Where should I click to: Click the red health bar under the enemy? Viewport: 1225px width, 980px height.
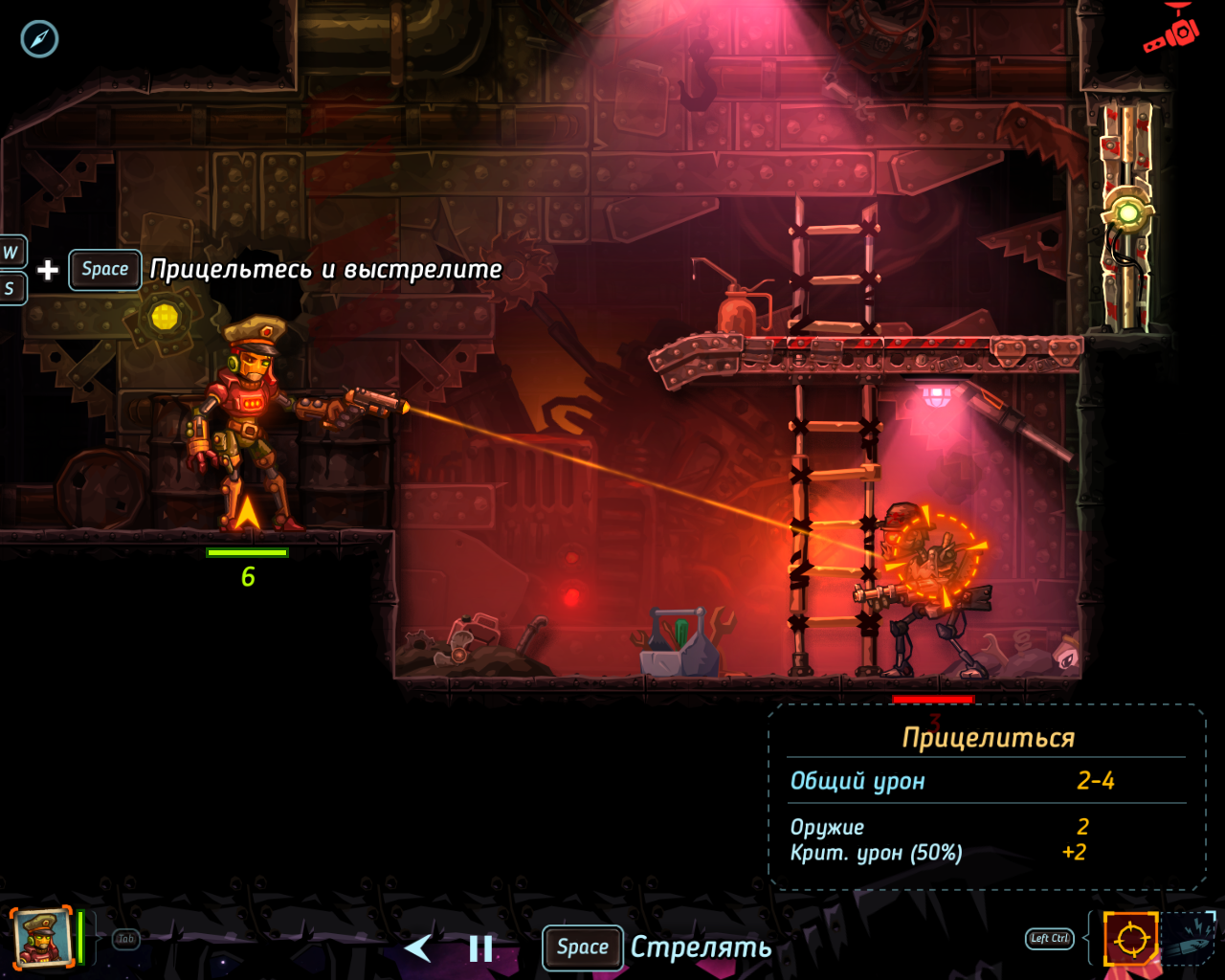pyautogui.click(x=933, y=698)
